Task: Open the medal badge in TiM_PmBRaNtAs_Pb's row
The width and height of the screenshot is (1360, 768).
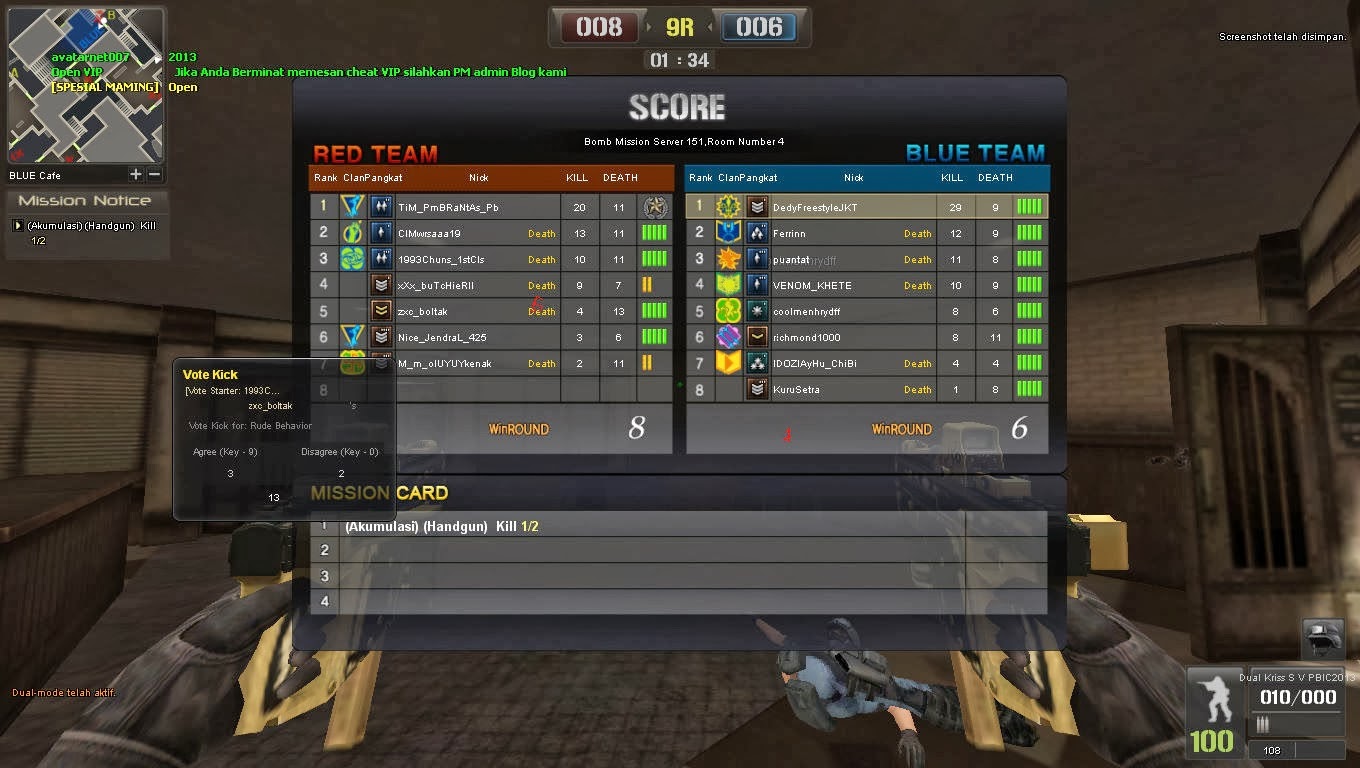Action: coord(655,206)
